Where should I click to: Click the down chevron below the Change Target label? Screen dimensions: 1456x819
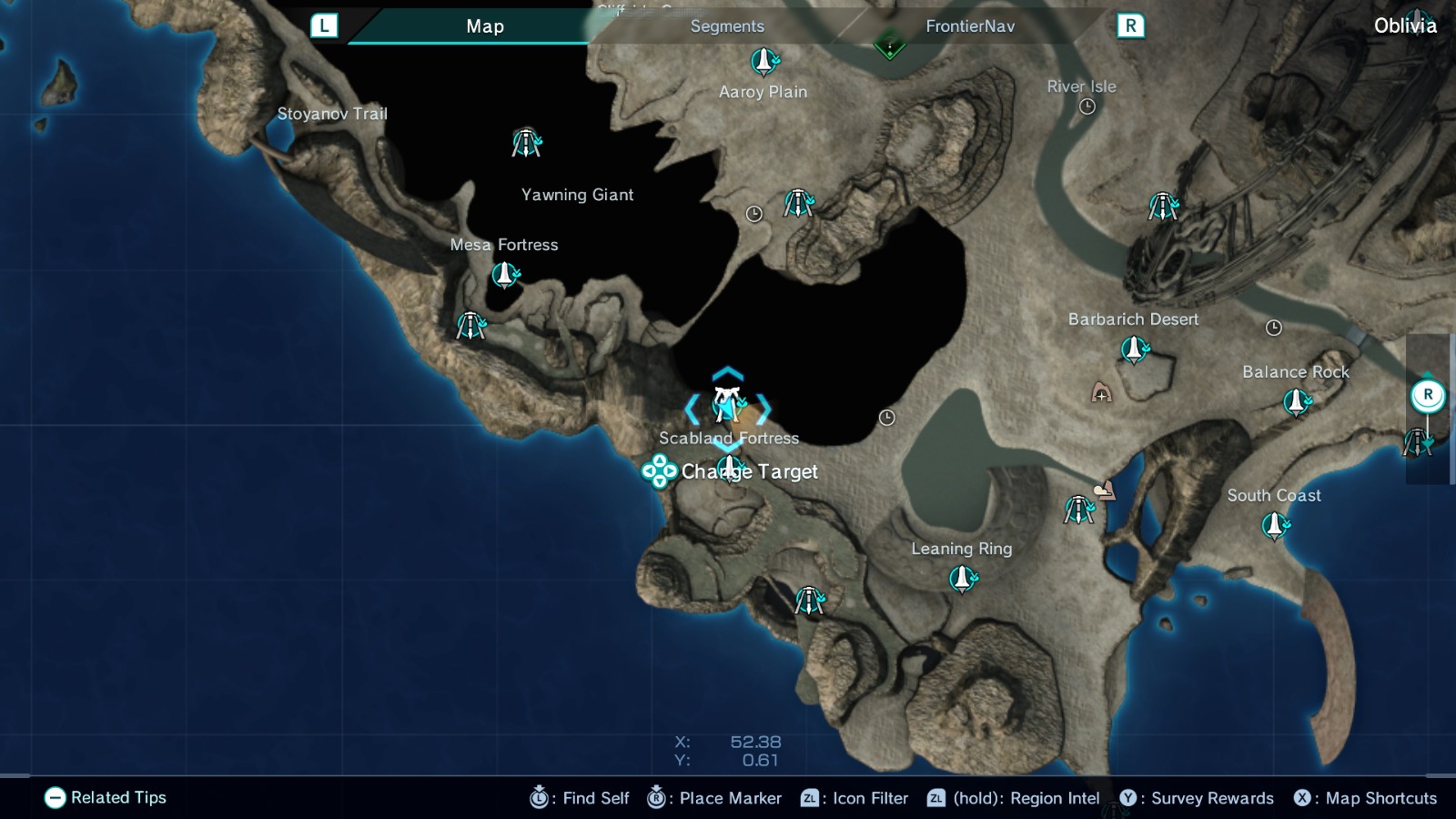[727, 447]
